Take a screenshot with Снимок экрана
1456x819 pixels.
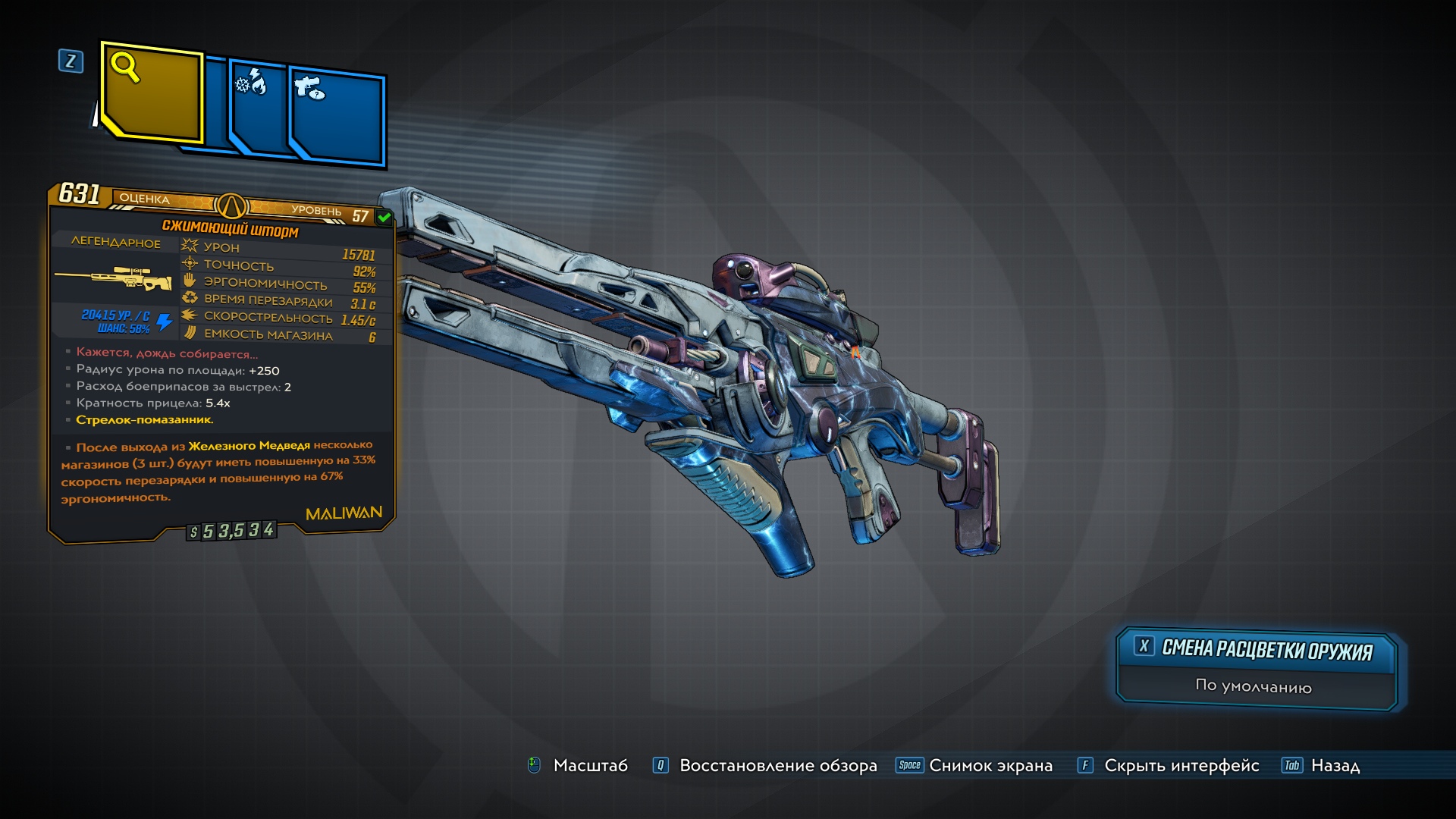[x=990, y=766]
